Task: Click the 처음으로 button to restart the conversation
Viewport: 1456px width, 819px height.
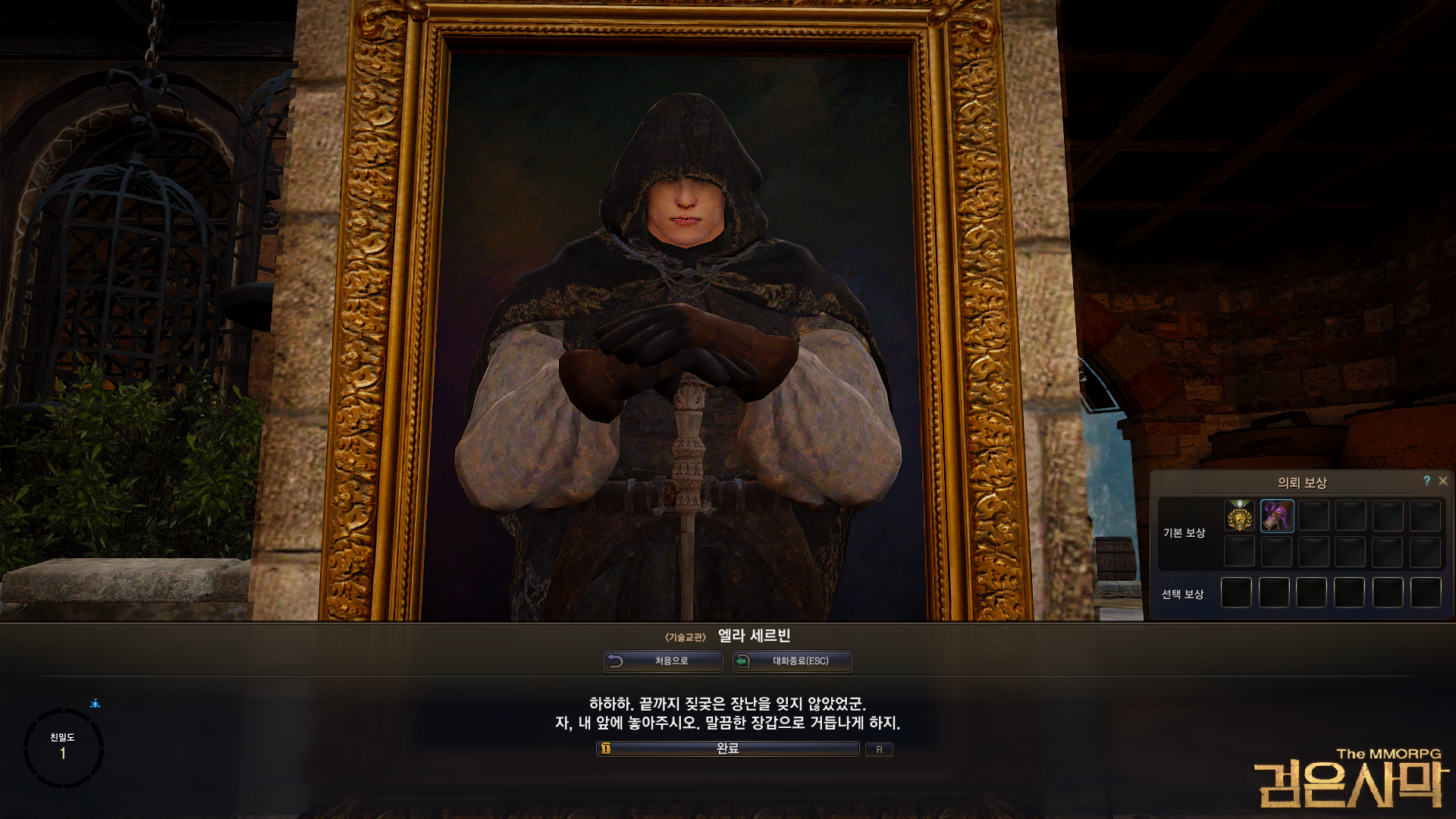Action: coord(664,661)
